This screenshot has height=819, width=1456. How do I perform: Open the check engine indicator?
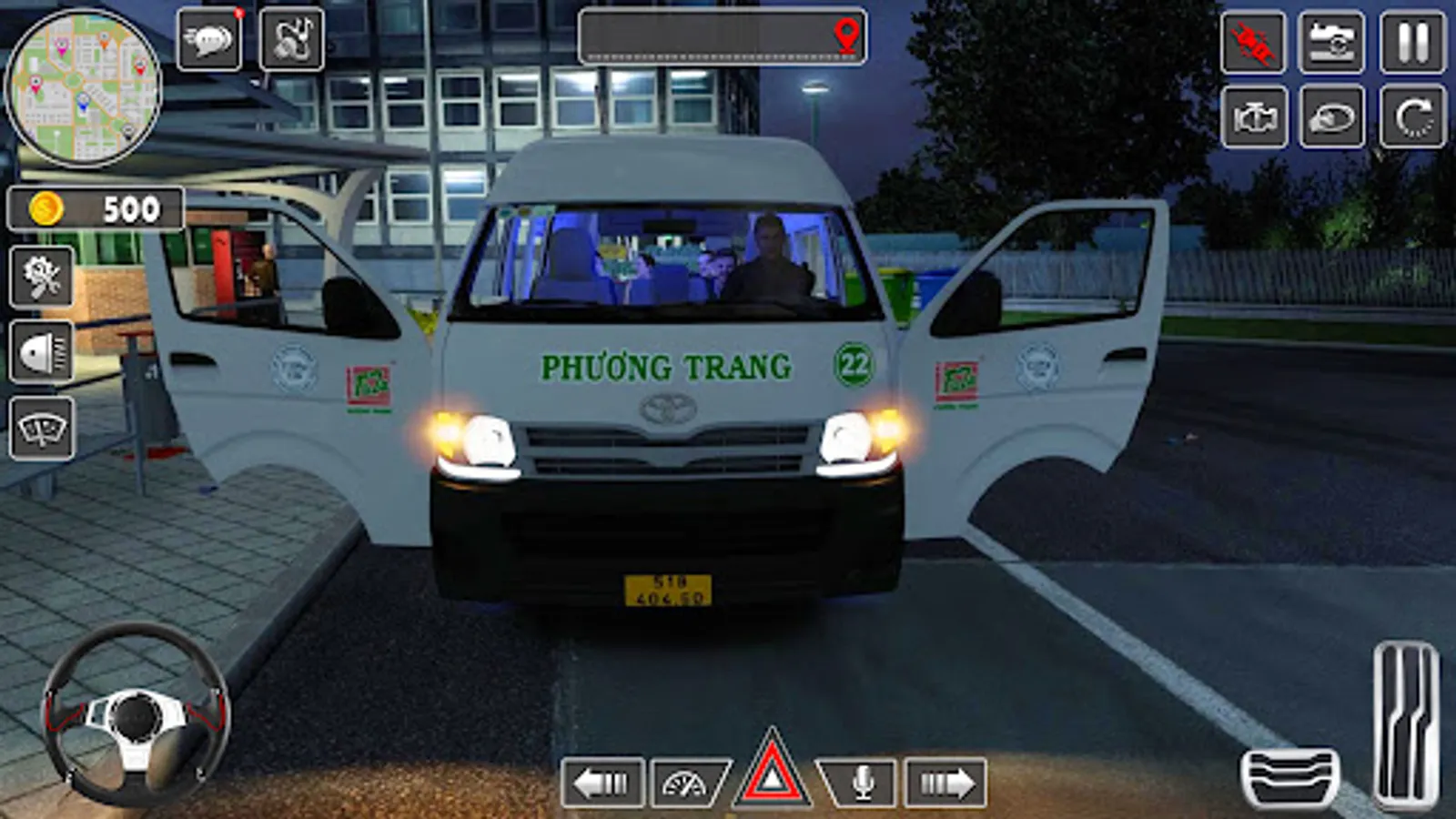(x=1253, y=116)
